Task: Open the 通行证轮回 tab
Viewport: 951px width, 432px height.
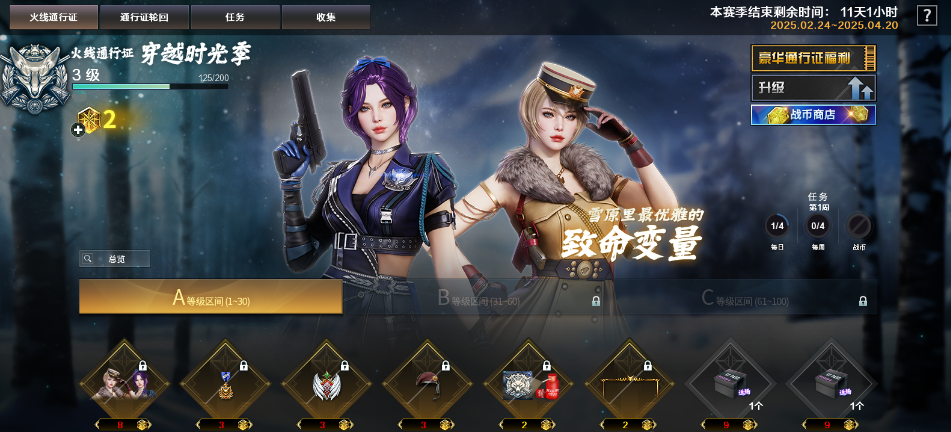Action: [x=143, y=17]
